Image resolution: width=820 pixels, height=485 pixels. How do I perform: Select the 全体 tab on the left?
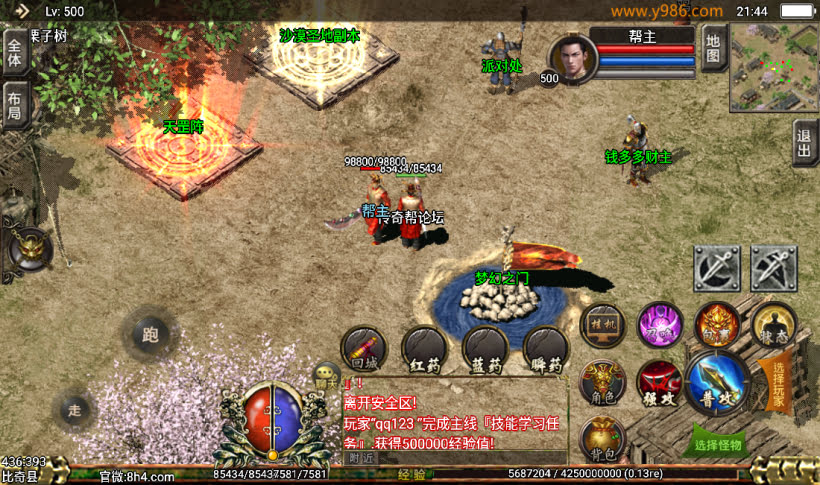pos(14,49)
